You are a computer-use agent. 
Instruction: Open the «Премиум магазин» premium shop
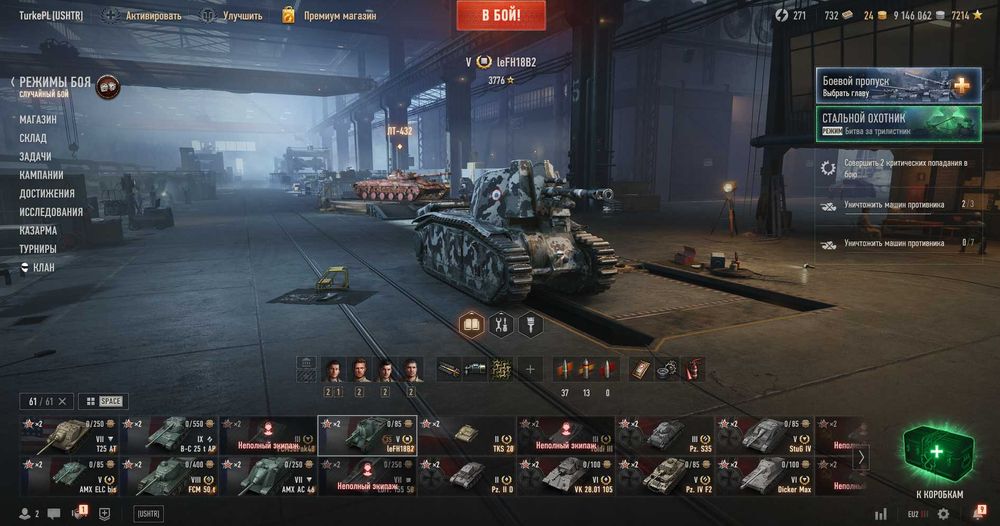click(x=330, y=16)
